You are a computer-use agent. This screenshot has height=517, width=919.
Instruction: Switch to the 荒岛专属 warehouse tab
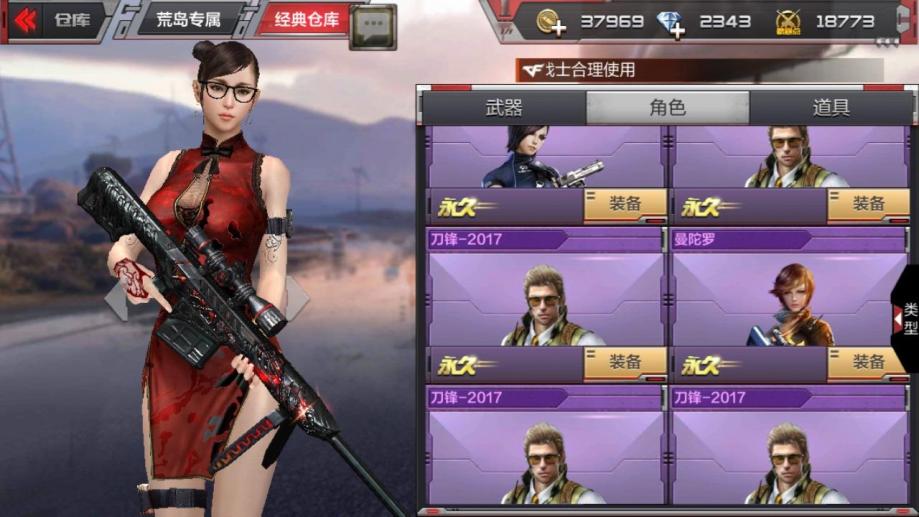188,20
